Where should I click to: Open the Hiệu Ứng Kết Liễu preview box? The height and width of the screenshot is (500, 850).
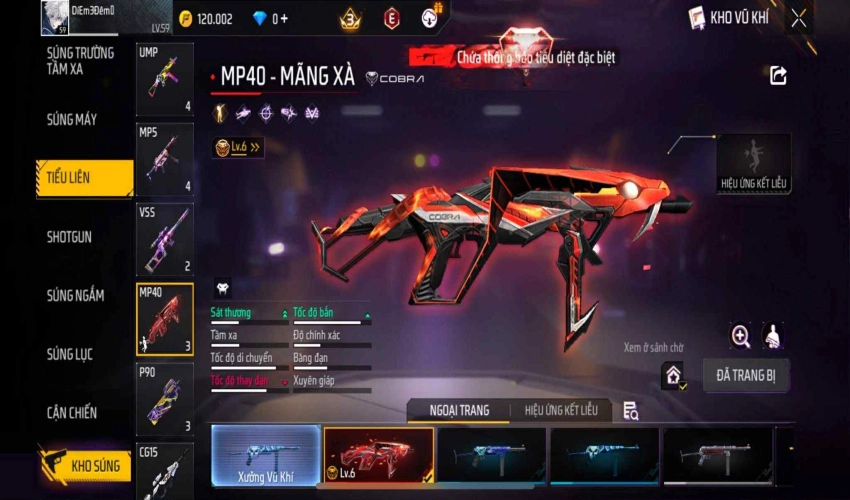click(x=753, y=163)
